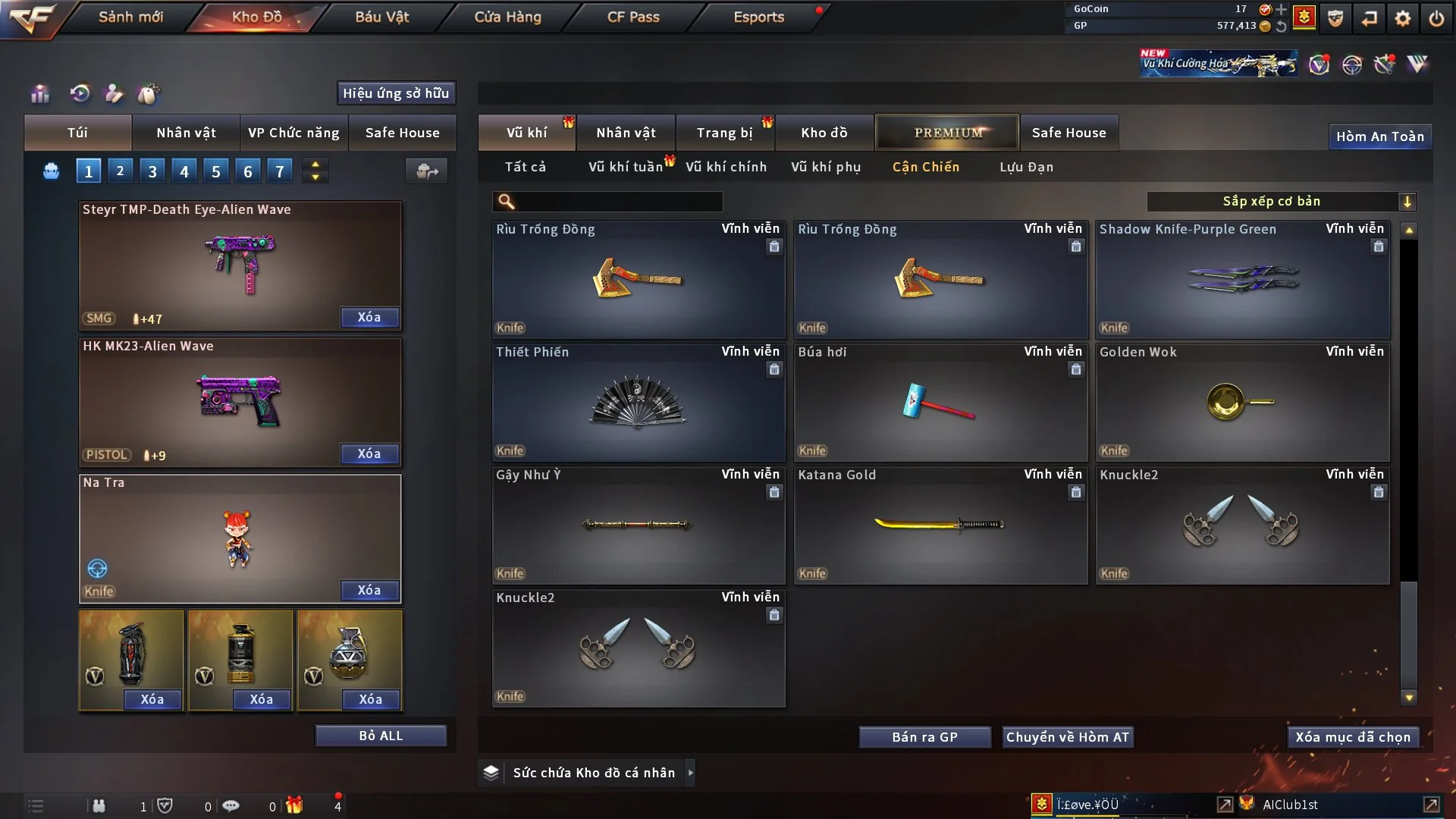Screen dimensions: 1456x819
Task: Select the Shadow Knife-Purple Green
Action: (x=1241, y=280)
